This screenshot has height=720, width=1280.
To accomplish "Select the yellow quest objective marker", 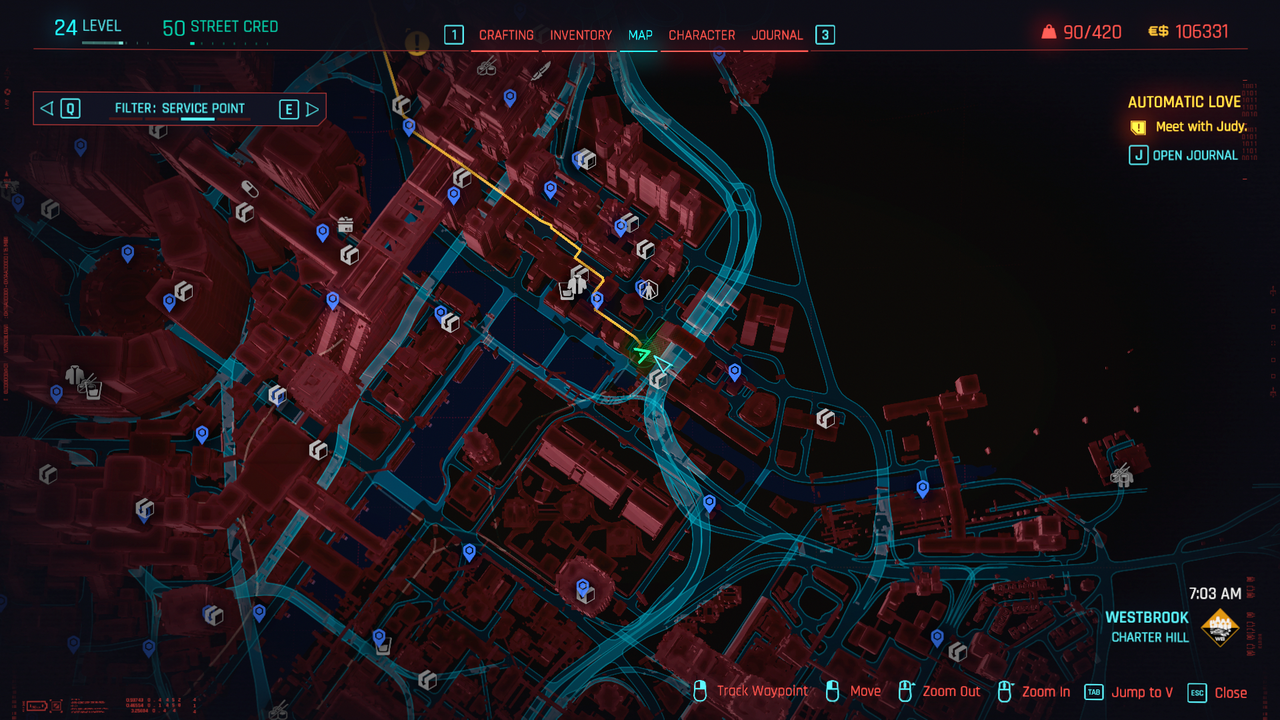I will coord(416,43).
